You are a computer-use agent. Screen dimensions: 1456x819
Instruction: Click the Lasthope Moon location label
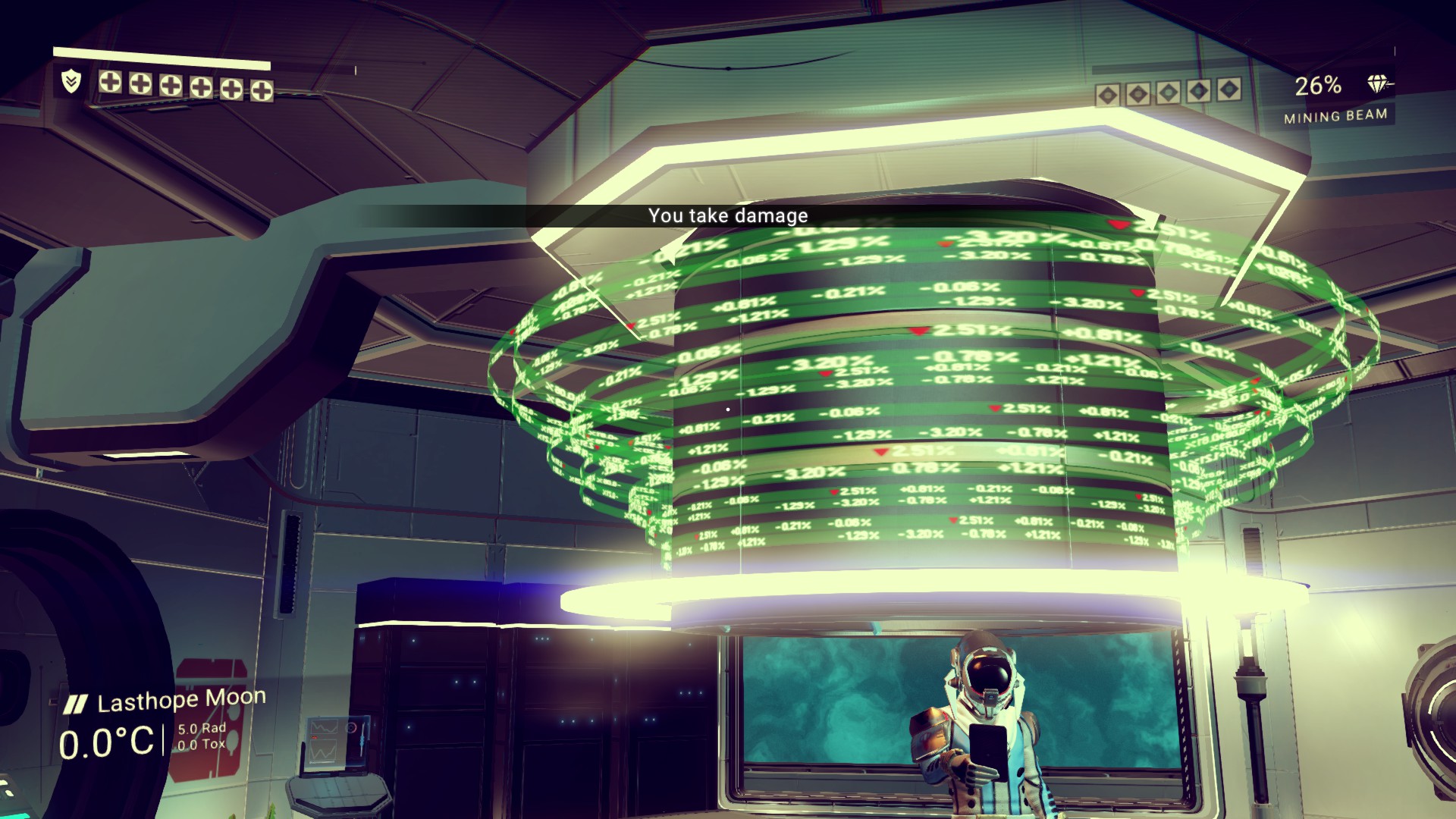181,701
